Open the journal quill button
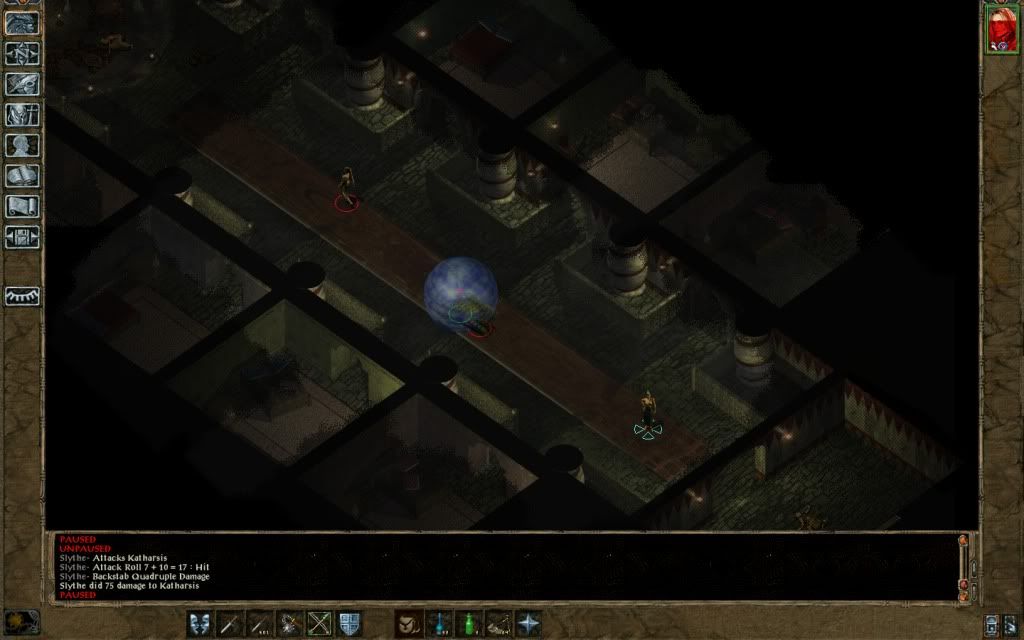The width and height of the screenshot is (1024, 640). point(22,84)
